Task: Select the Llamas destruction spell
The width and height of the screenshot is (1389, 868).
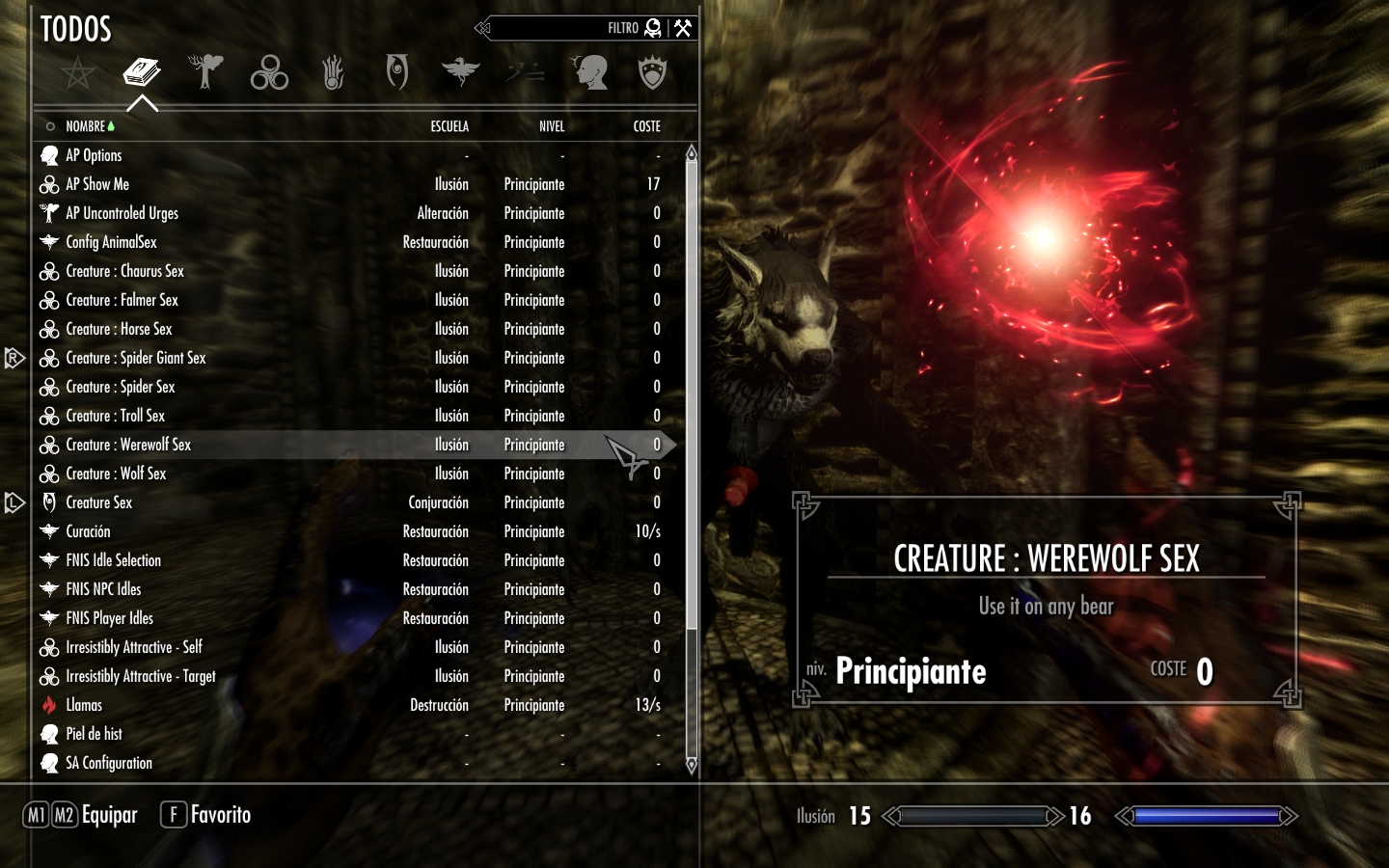Action: pos(84,705)
